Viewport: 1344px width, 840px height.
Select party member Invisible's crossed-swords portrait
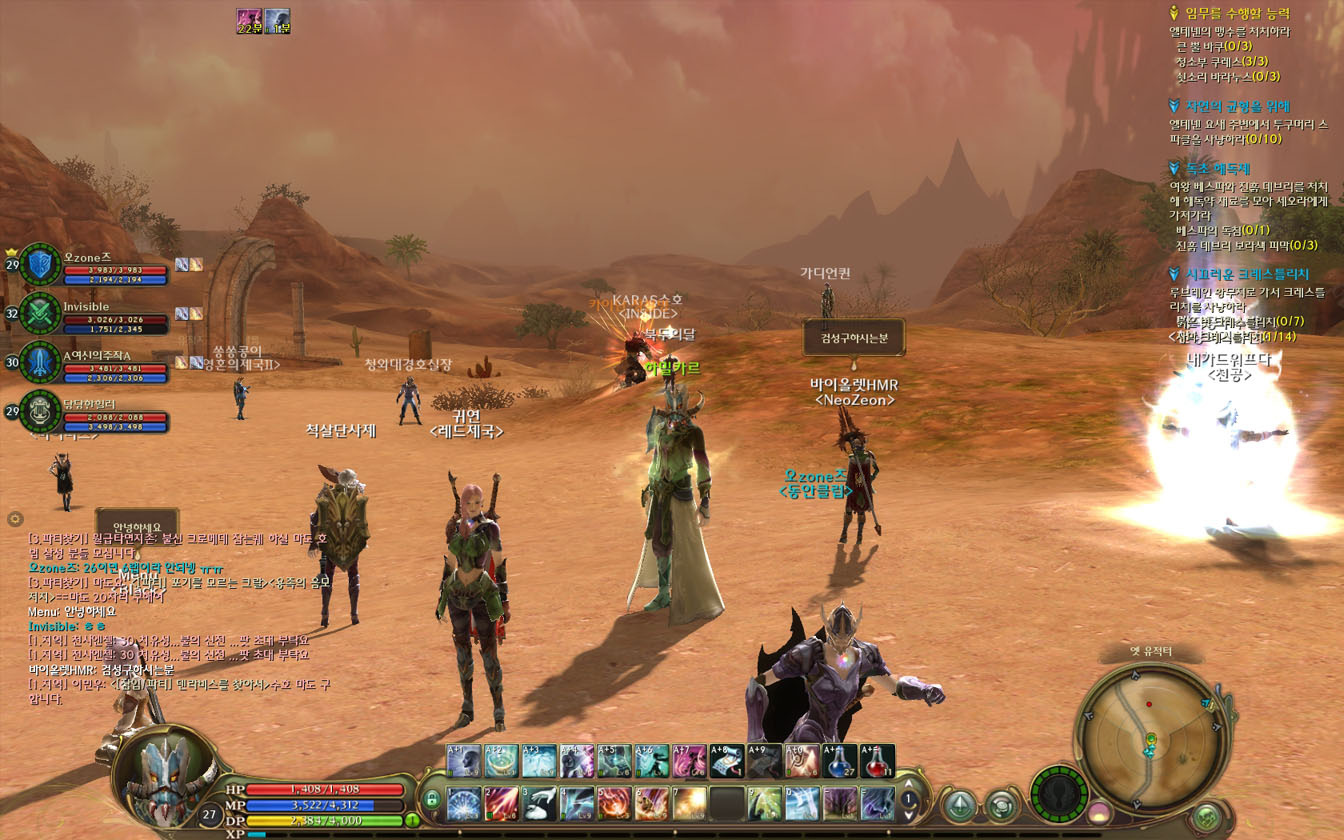click(x=40, y=313)
